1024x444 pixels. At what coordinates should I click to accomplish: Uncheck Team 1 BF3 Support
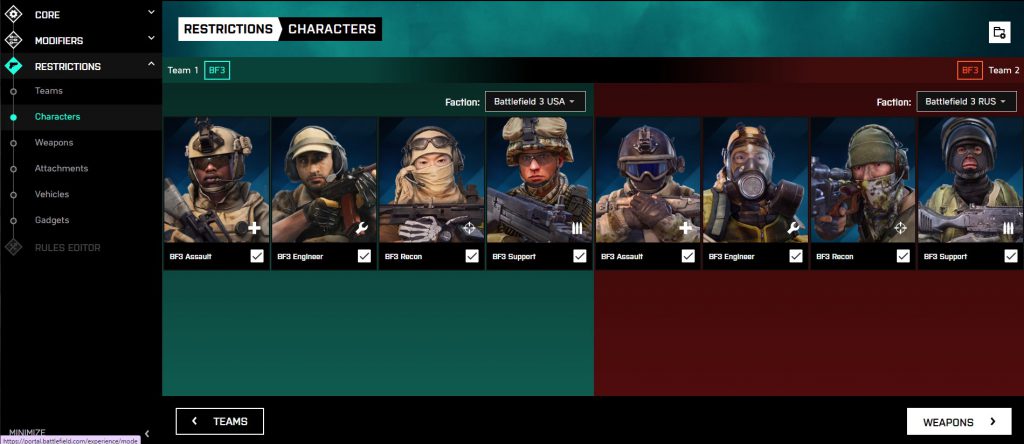pos(580,256)
